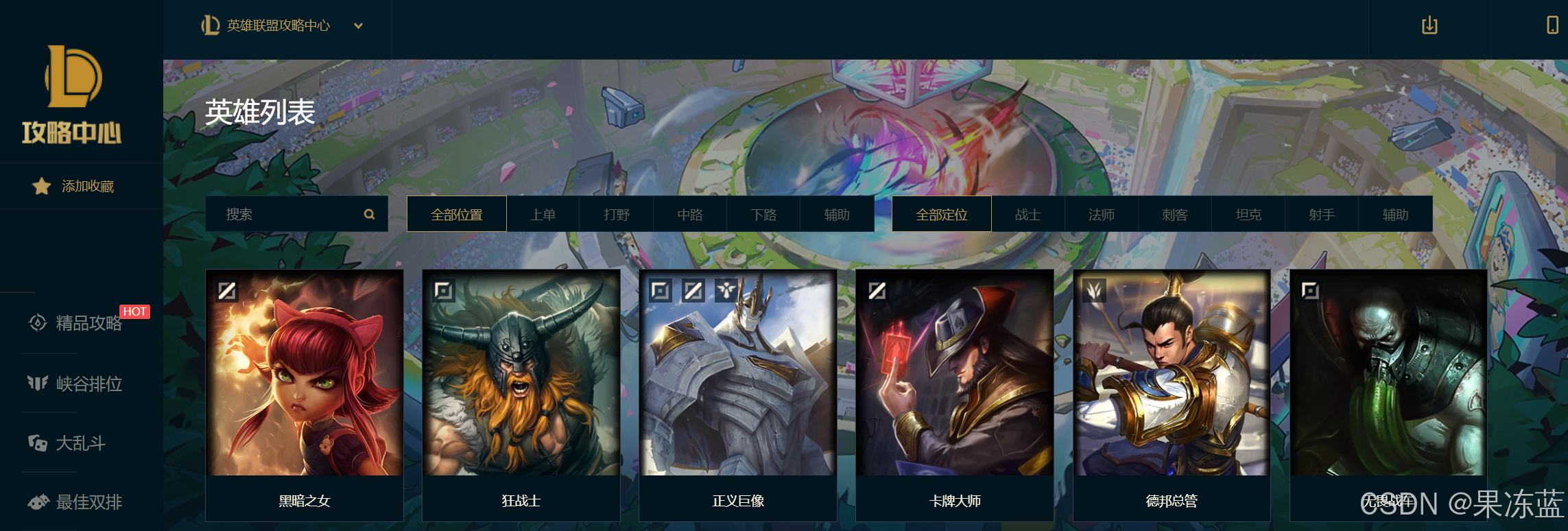Click the download icon in top bar
The height and width of the screenshot is (531, 1568).
[1430, 26]
